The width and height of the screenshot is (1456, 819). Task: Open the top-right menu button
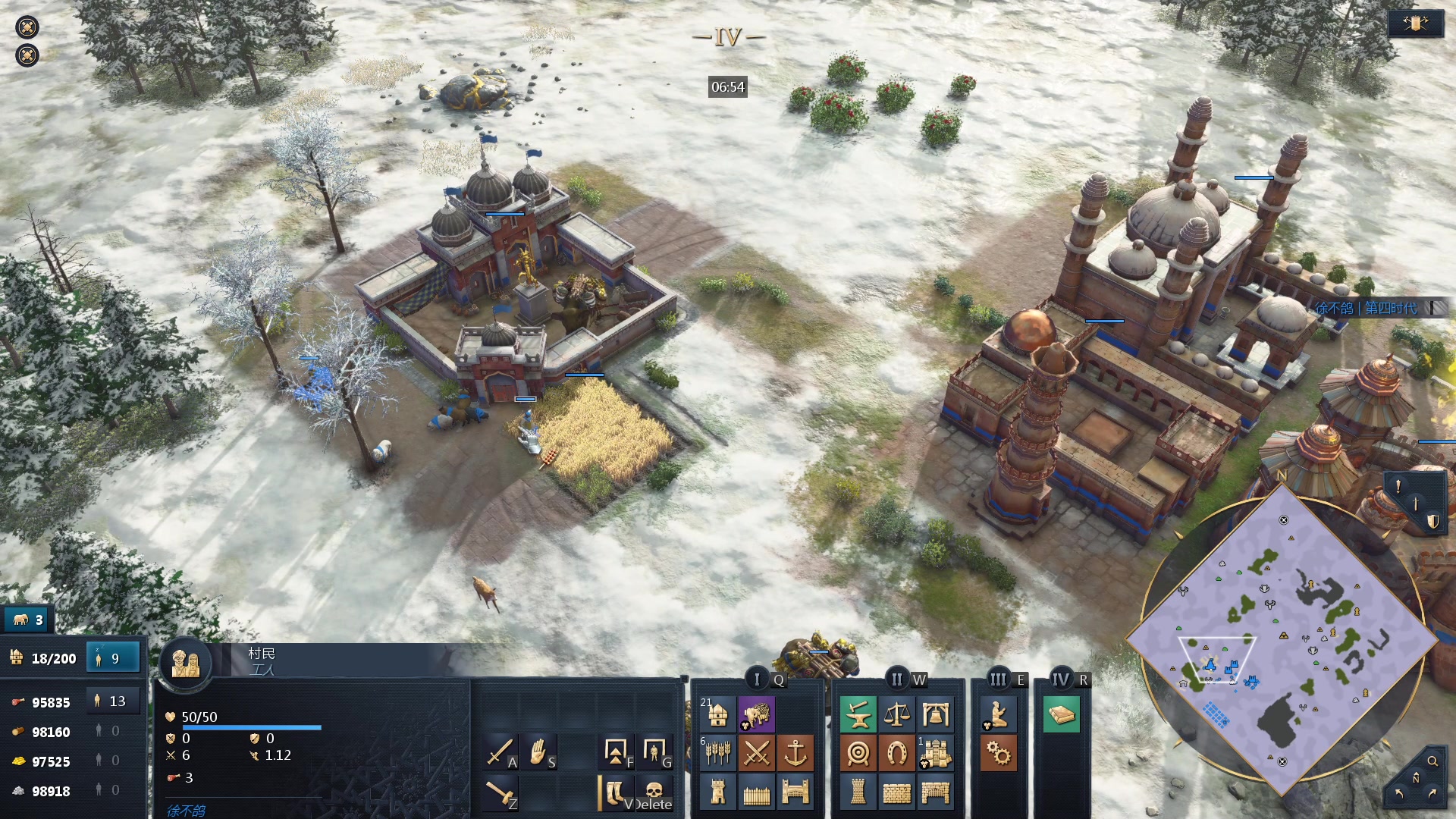coord(1415,24)
